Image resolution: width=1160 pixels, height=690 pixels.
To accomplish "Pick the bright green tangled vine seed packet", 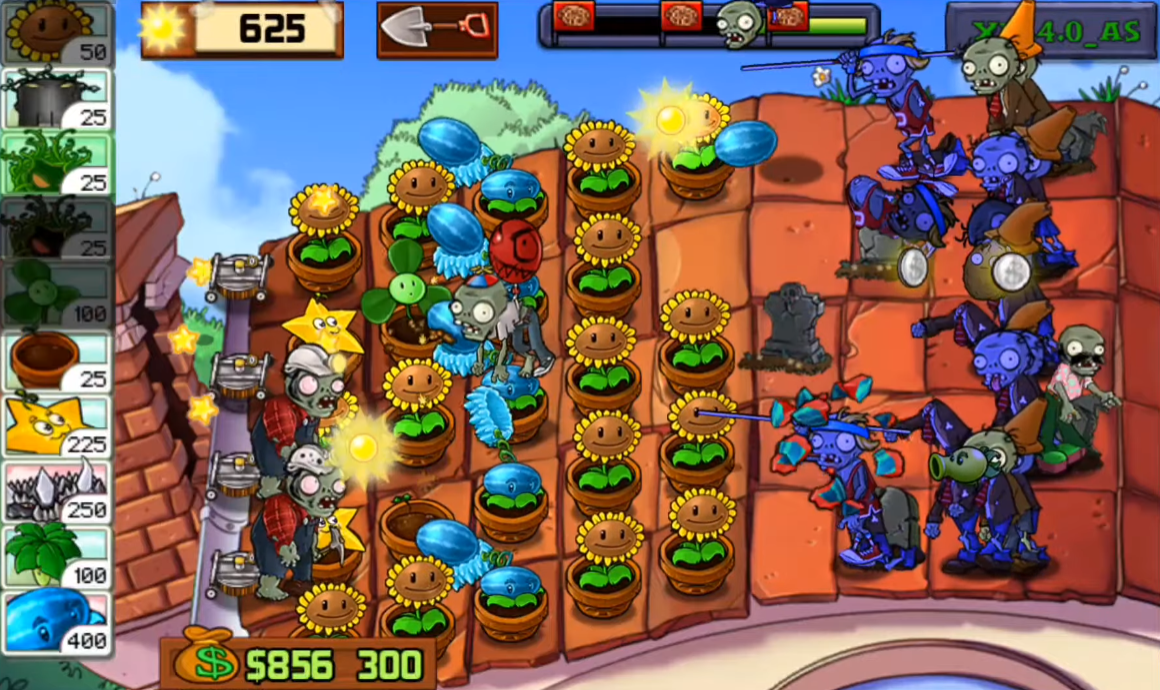I will (x=57, y=164).
